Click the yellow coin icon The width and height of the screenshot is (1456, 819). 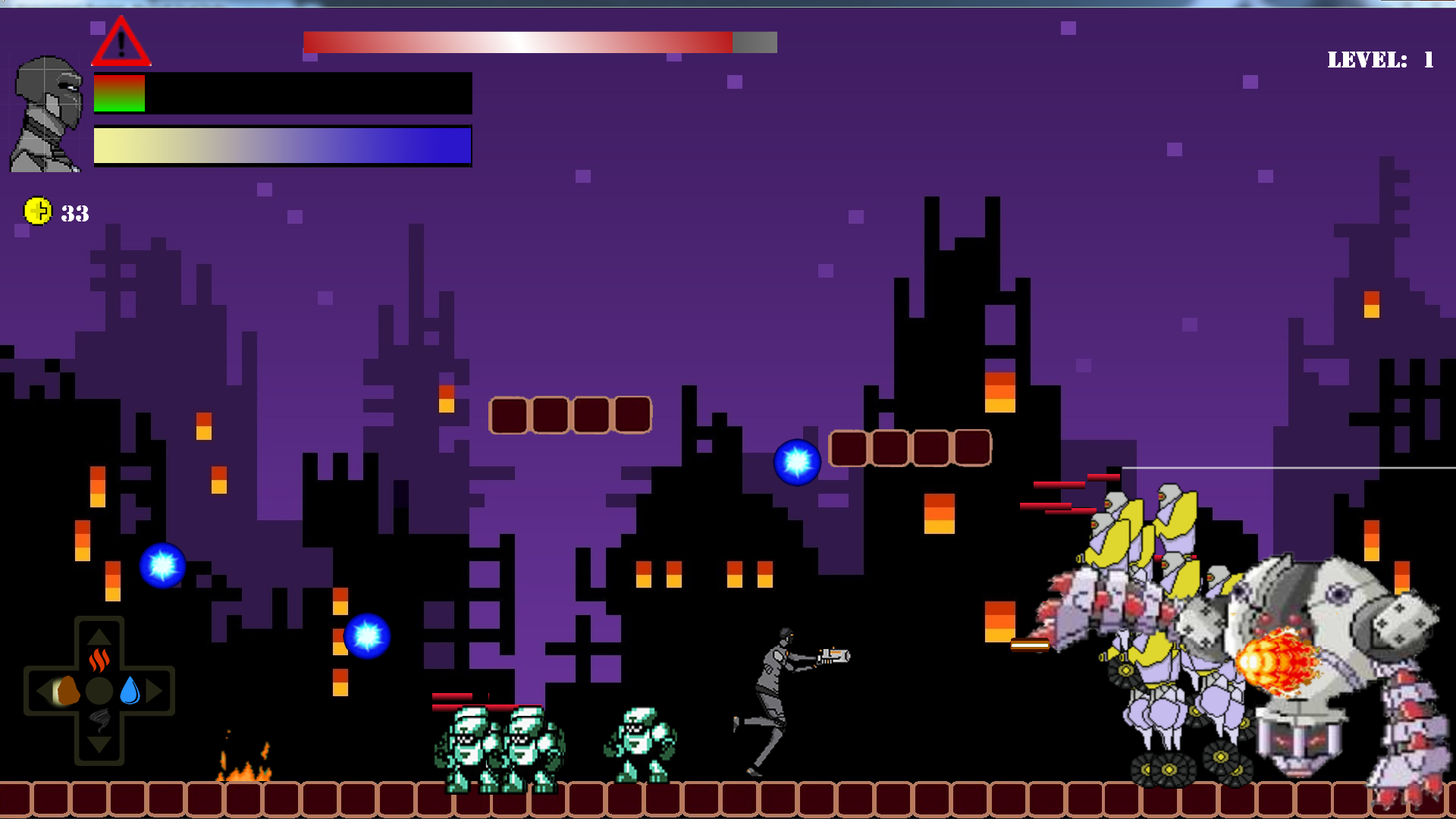(x=37, y=211)
